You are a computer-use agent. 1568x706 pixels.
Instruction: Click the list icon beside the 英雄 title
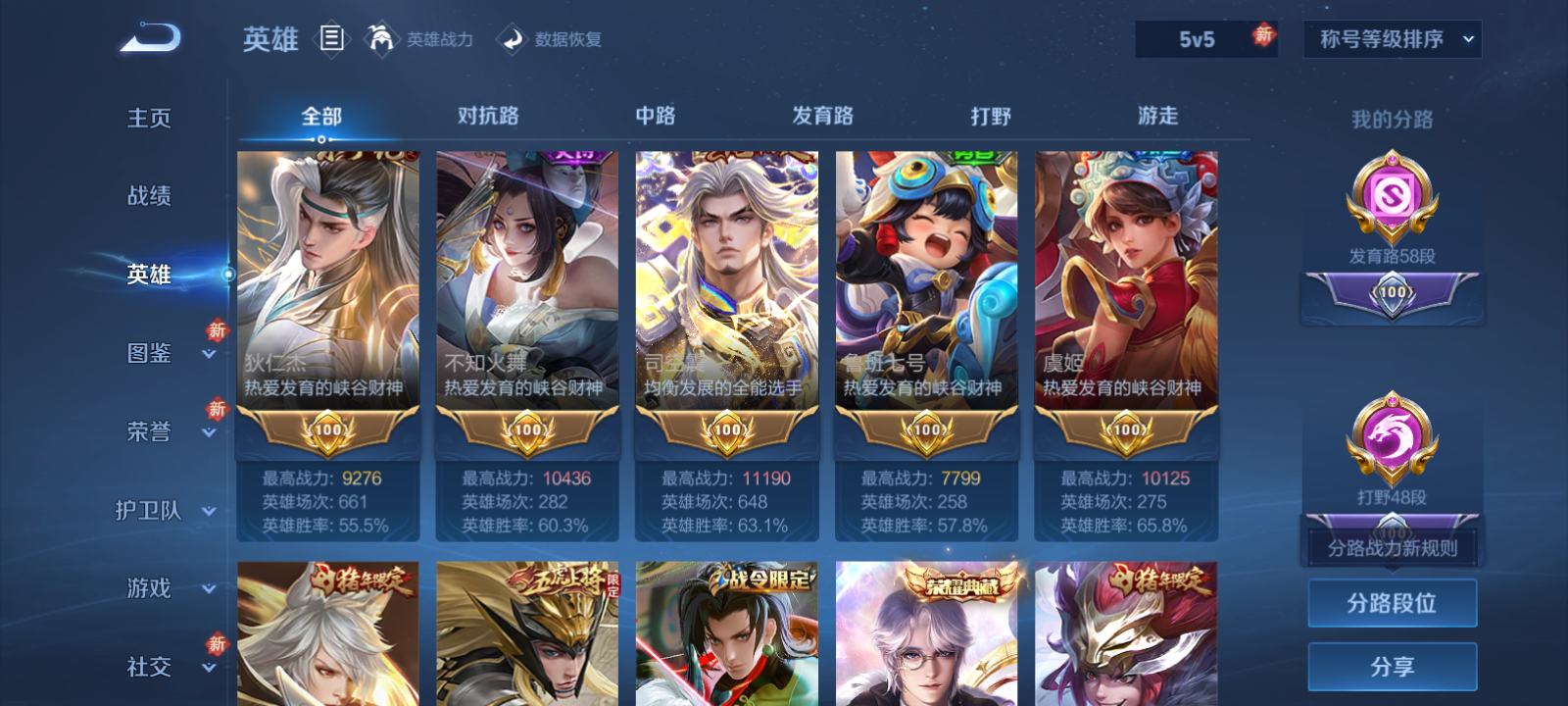pyautogui.click(x=333, y=39)
